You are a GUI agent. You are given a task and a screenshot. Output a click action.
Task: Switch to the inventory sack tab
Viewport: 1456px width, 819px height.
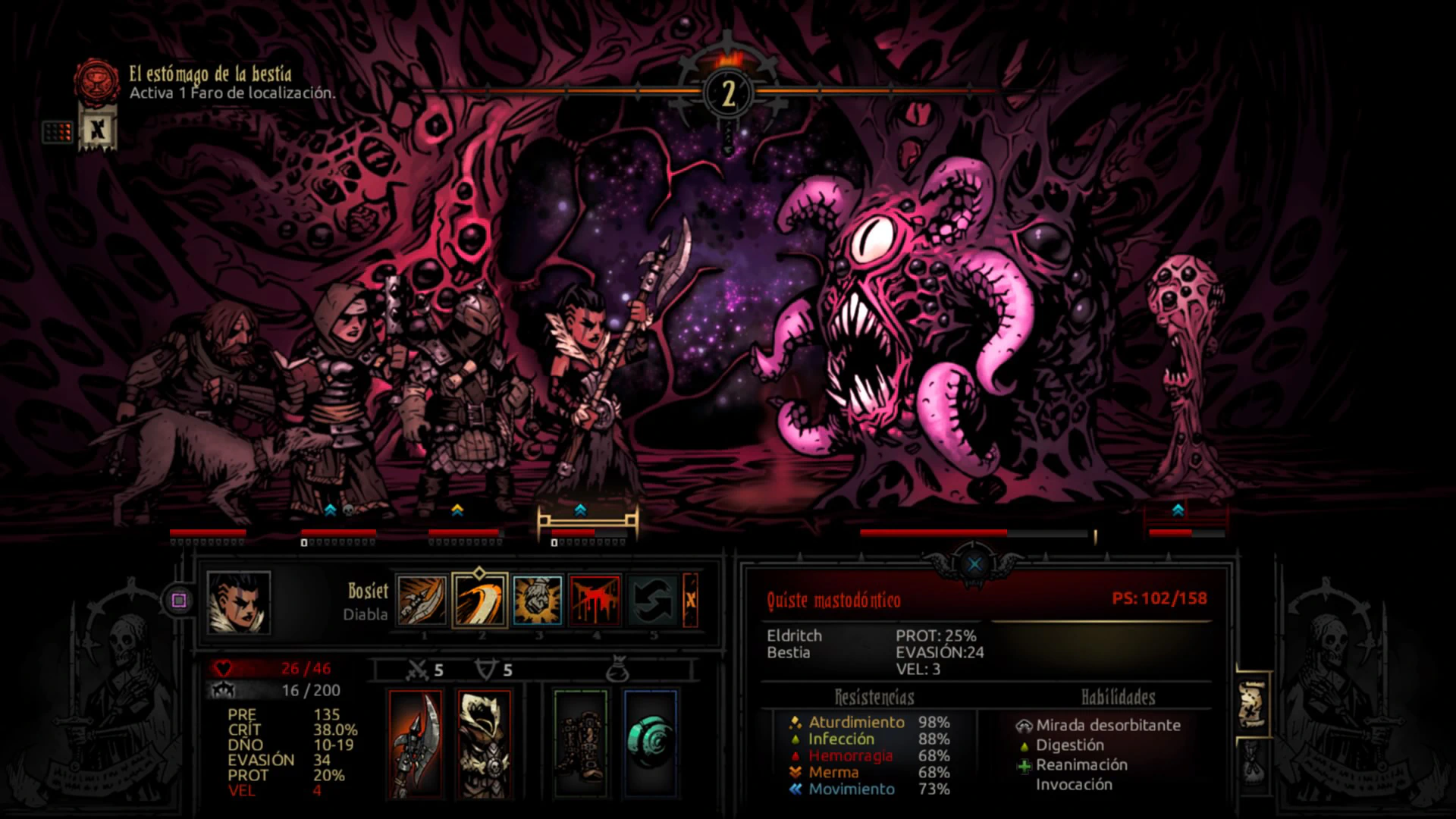click(x=1251, y=761)
